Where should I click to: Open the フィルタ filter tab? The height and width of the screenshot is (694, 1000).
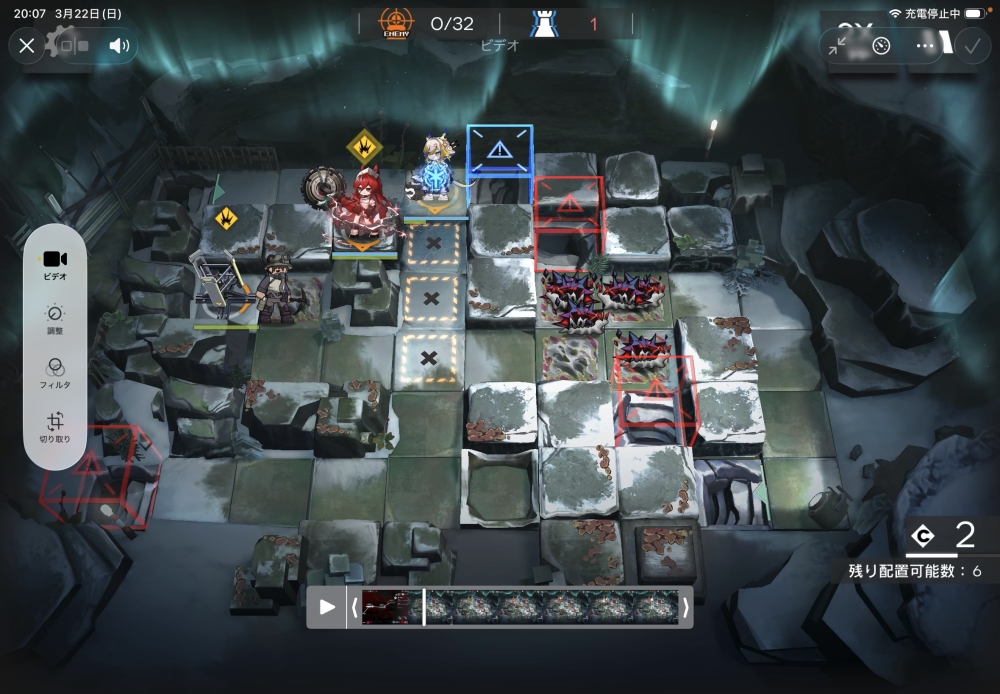pyautogui.click(x=56, y=373)
